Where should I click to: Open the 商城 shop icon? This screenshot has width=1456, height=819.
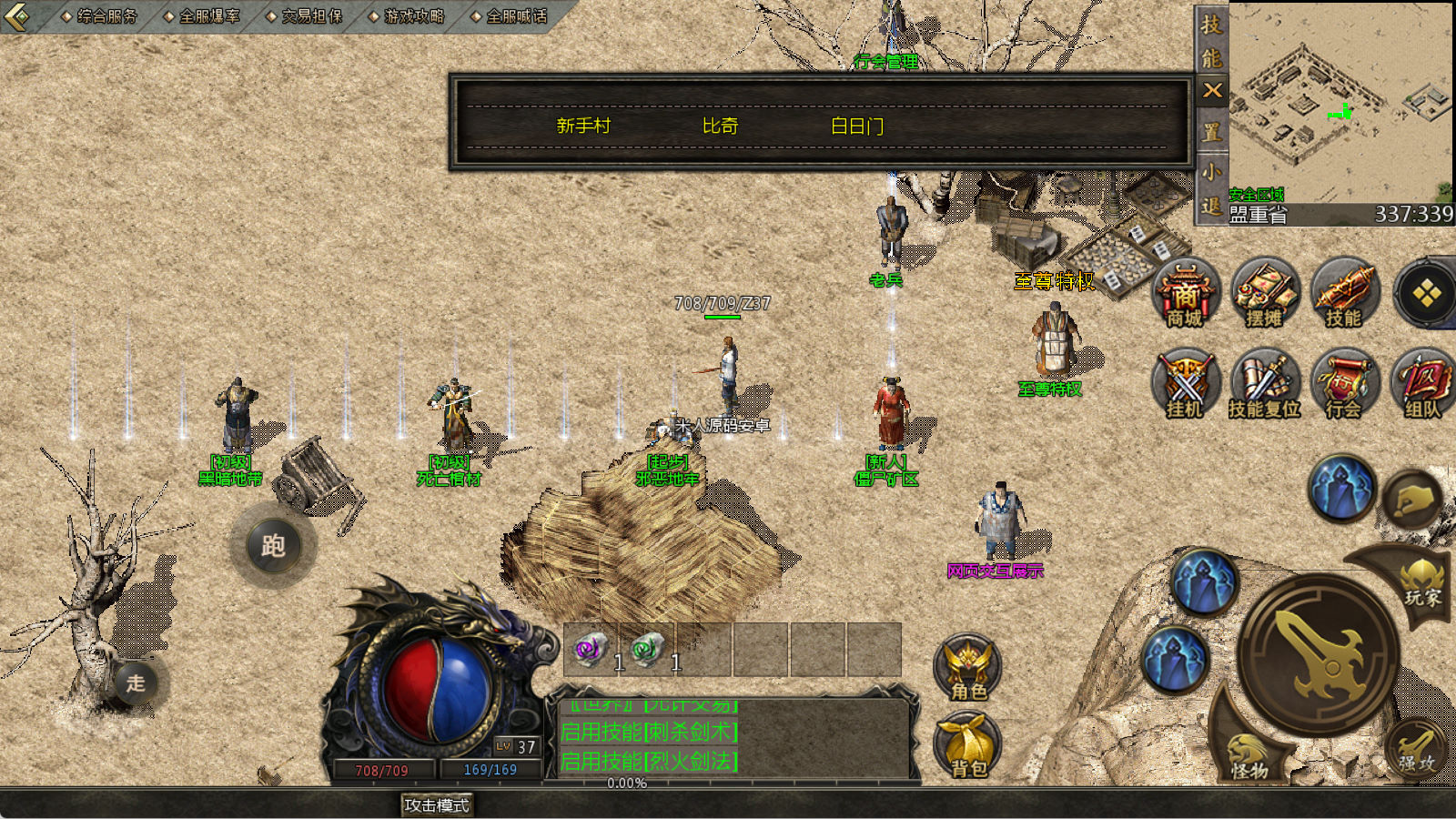[1185, 293]
